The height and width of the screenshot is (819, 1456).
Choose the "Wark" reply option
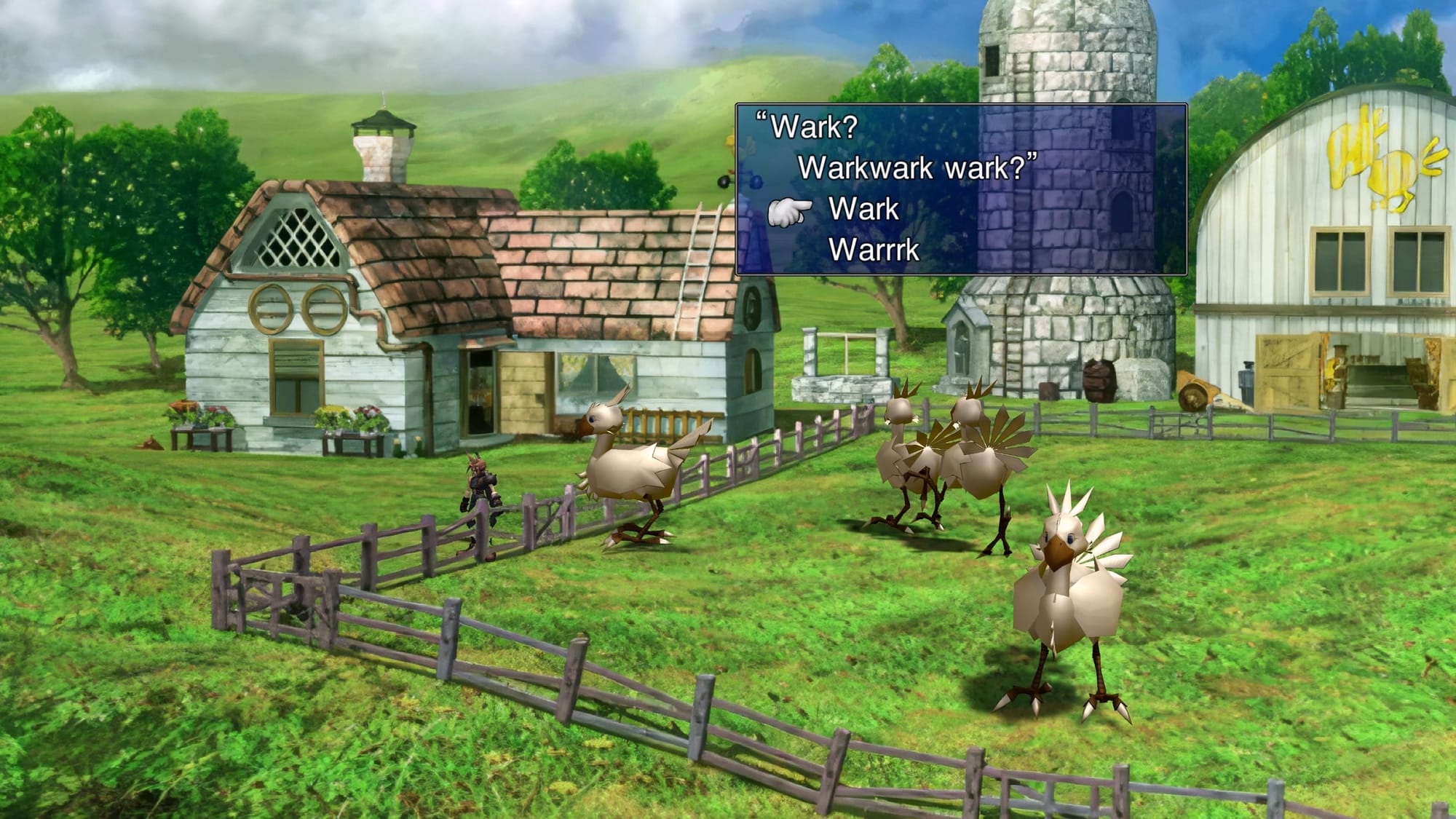coord(863,210)
